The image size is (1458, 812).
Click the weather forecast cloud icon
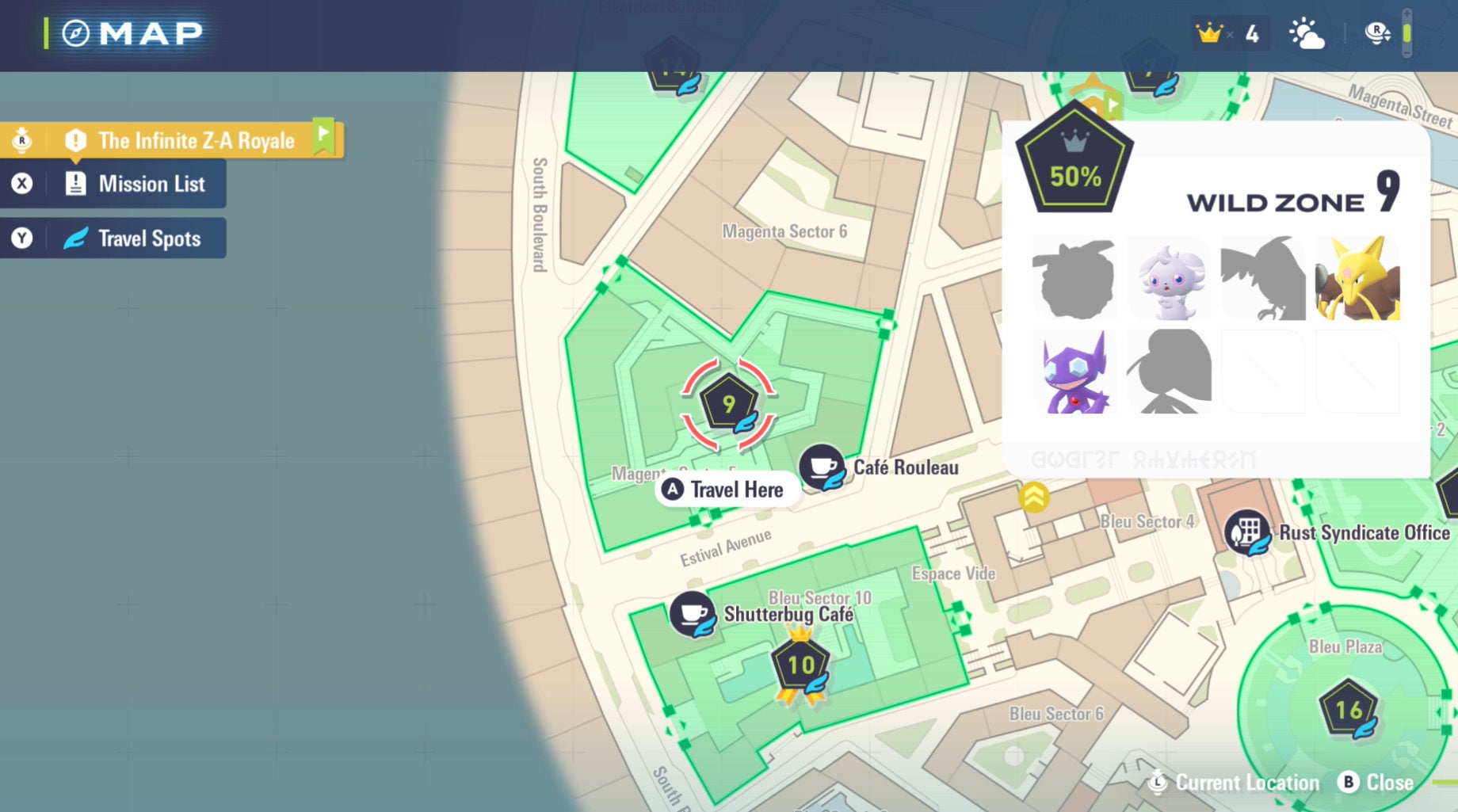click(x=1309, y=33)
